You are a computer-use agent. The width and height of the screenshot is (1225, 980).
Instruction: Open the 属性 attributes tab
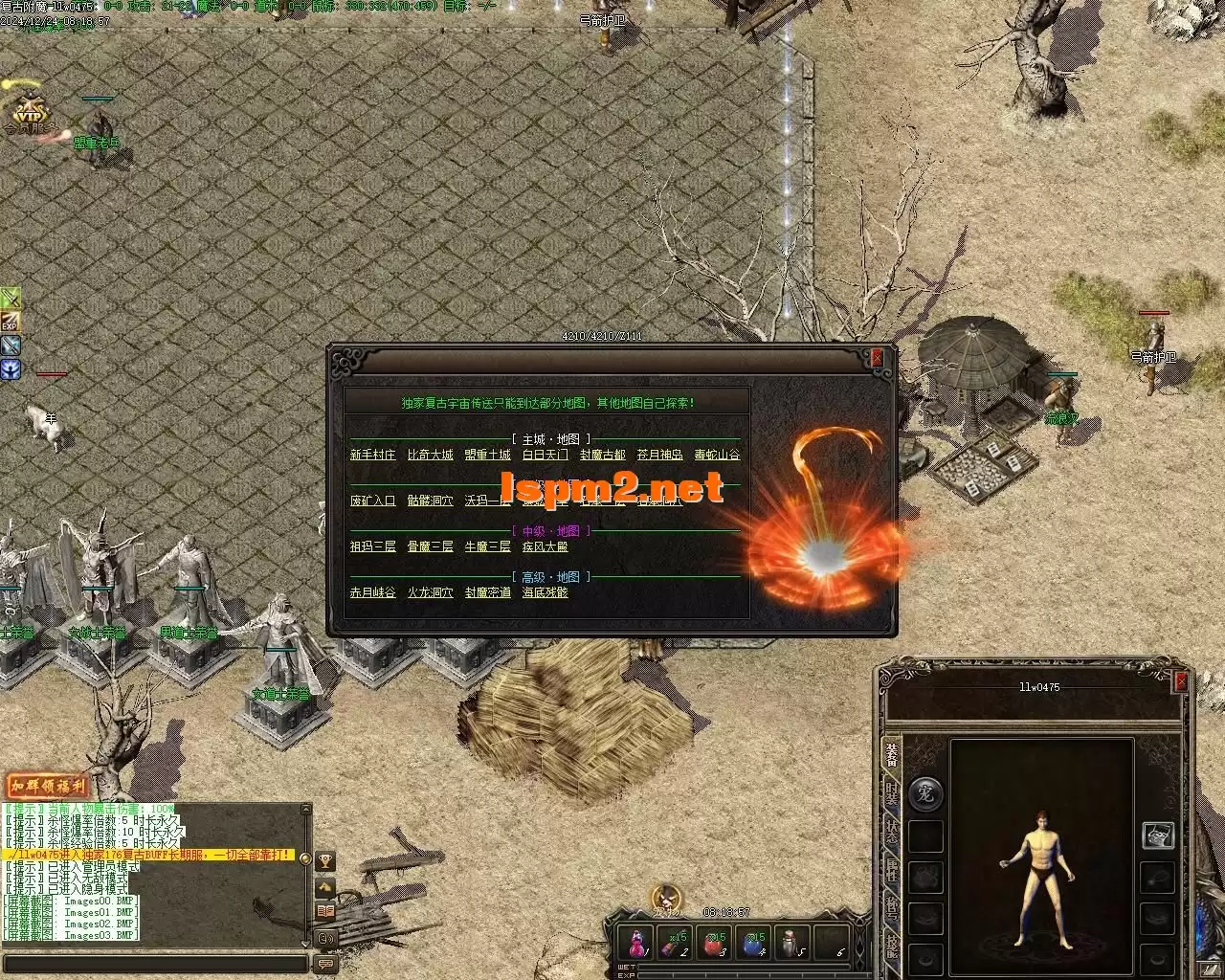[892, 871]
